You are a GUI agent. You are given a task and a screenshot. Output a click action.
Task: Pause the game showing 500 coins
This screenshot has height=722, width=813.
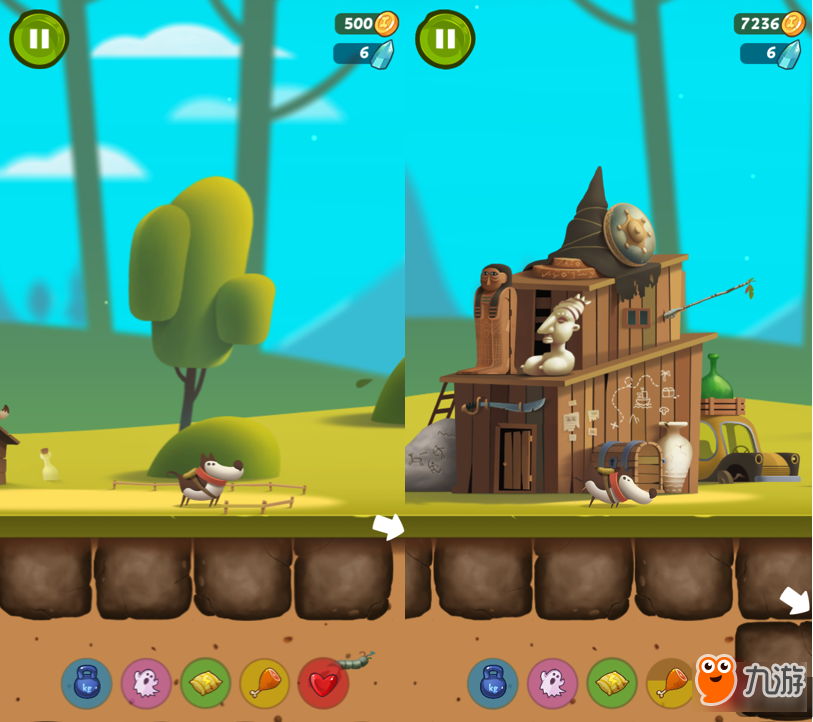[39, 39]
